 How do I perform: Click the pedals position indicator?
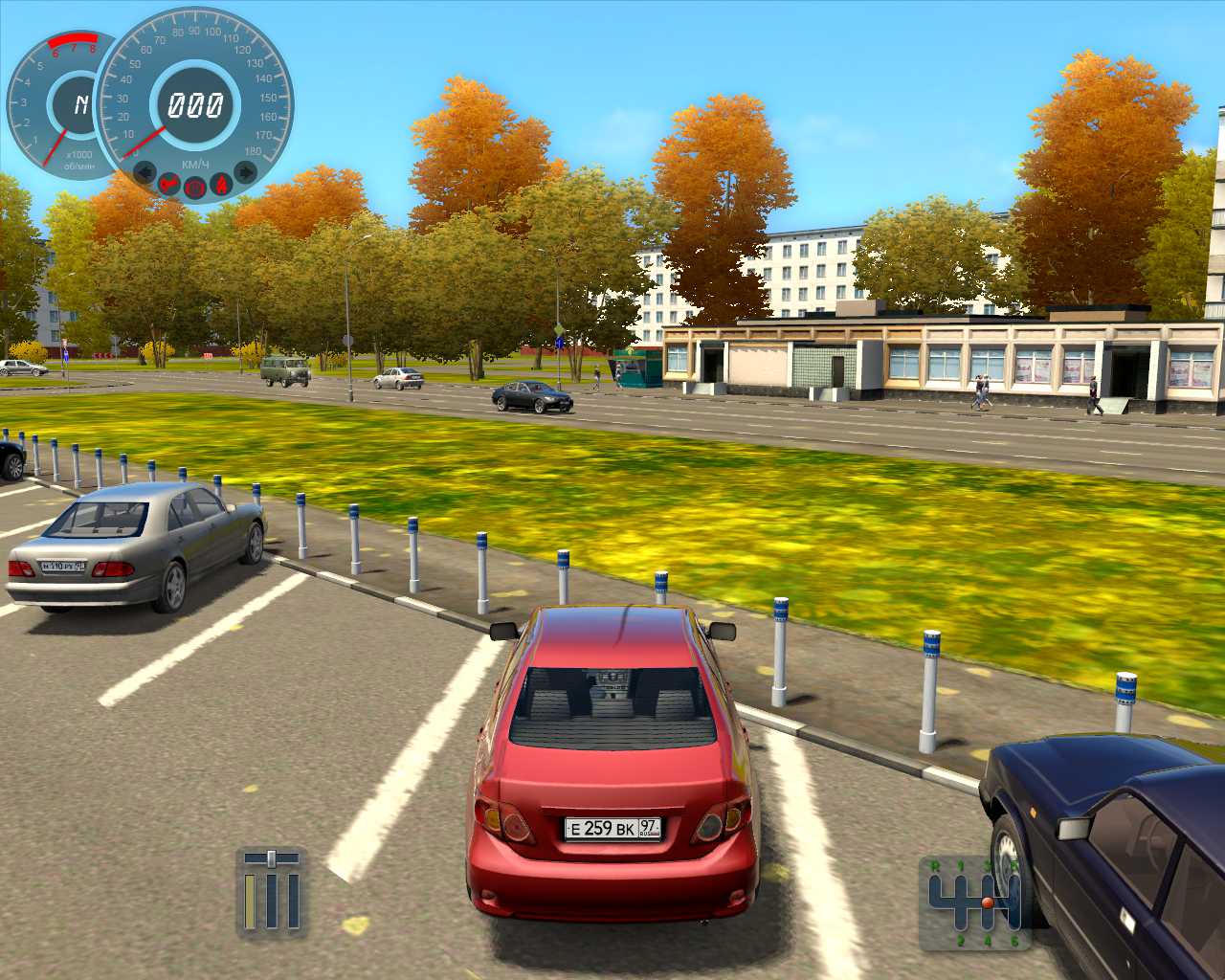pos(271,892)
